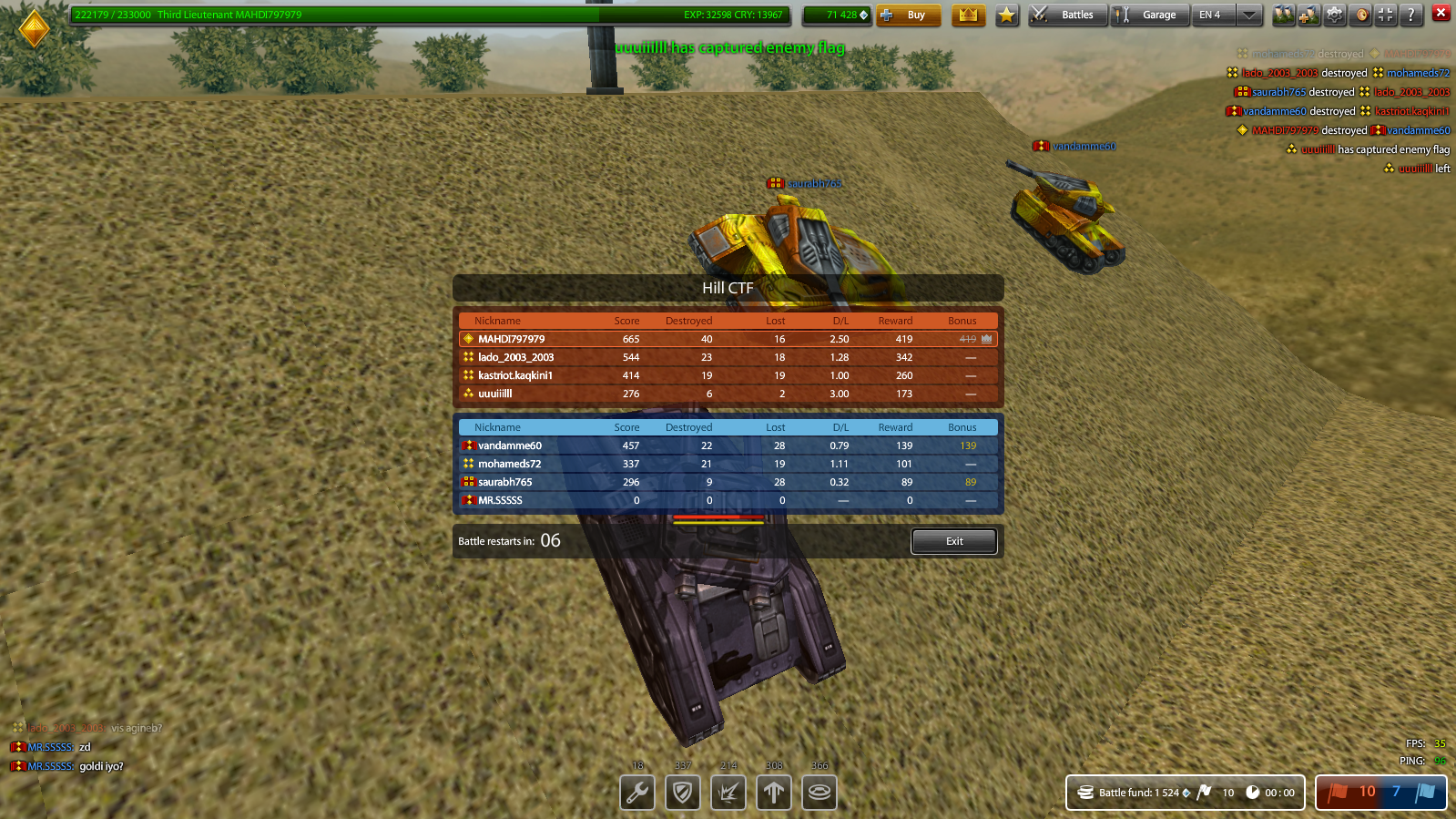Use the Double Armor shield supply
The width and height of the screenshot is (1456, 819).
tap(682, 792)
